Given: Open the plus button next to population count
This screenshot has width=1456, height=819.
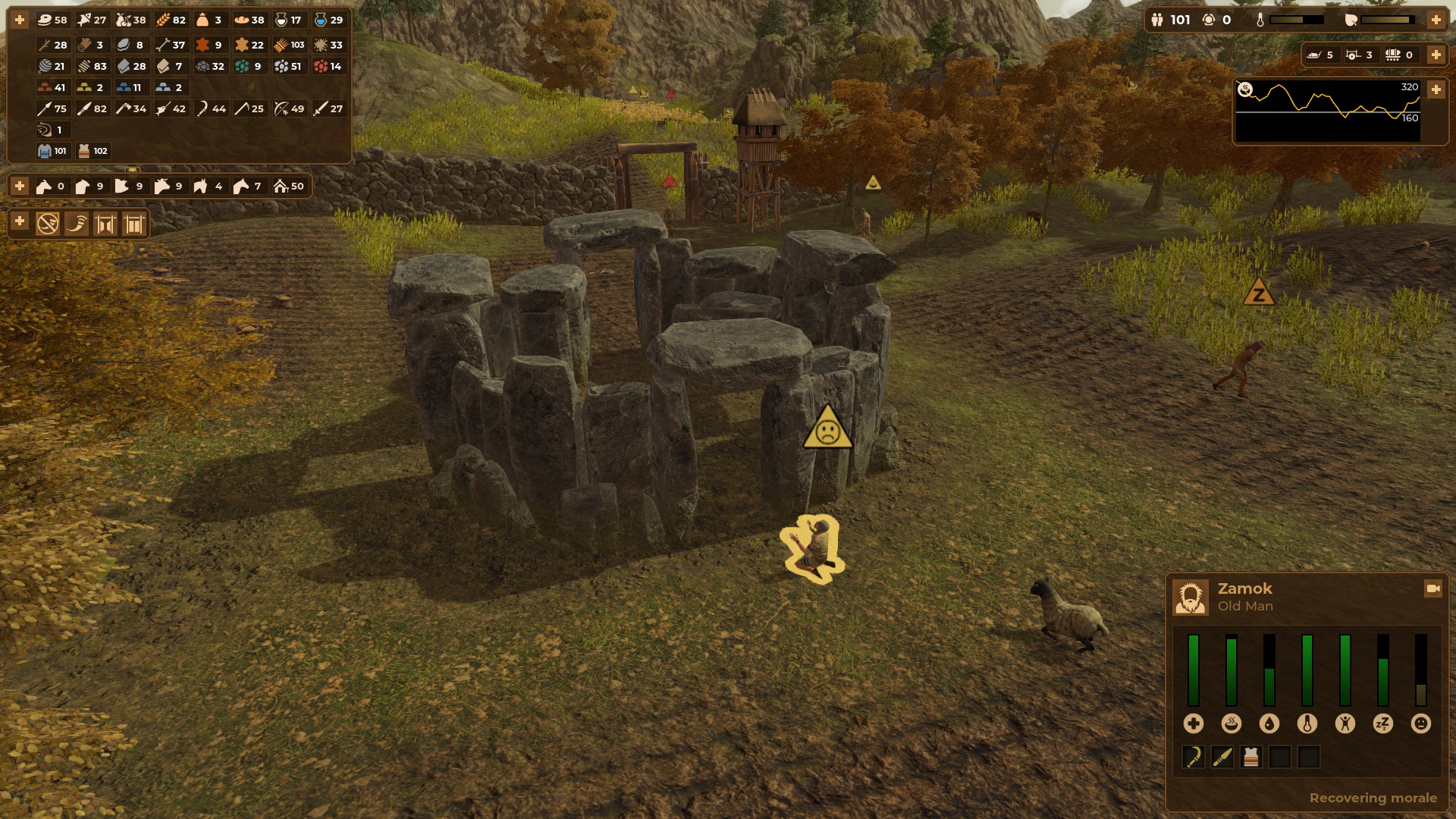Looking at the screenshot, I should 1436,20.
